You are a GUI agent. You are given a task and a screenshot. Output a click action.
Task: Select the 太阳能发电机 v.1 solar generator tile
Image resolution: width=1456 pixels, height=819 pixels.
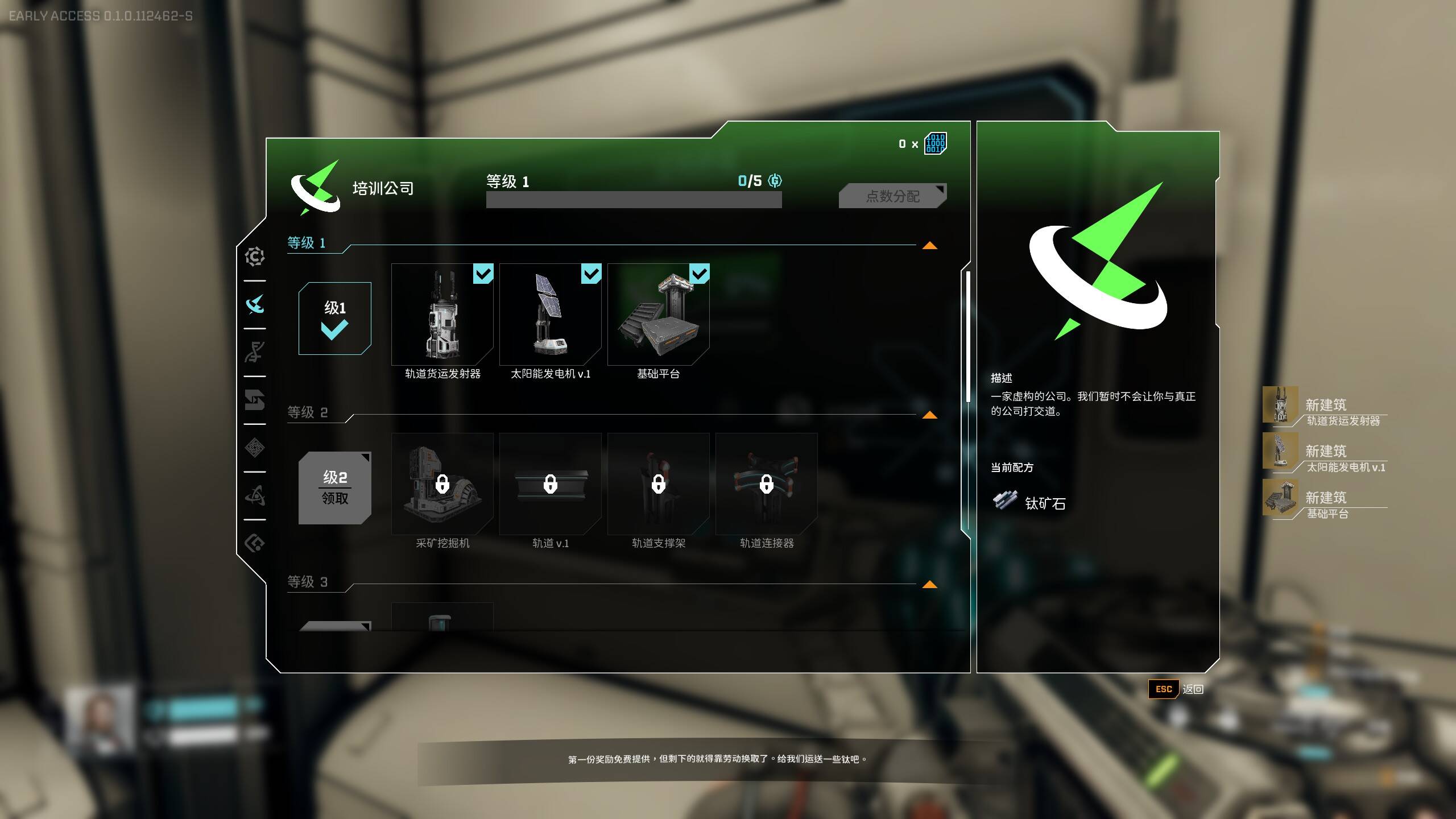pyautogui.click(x=550, y=315)
